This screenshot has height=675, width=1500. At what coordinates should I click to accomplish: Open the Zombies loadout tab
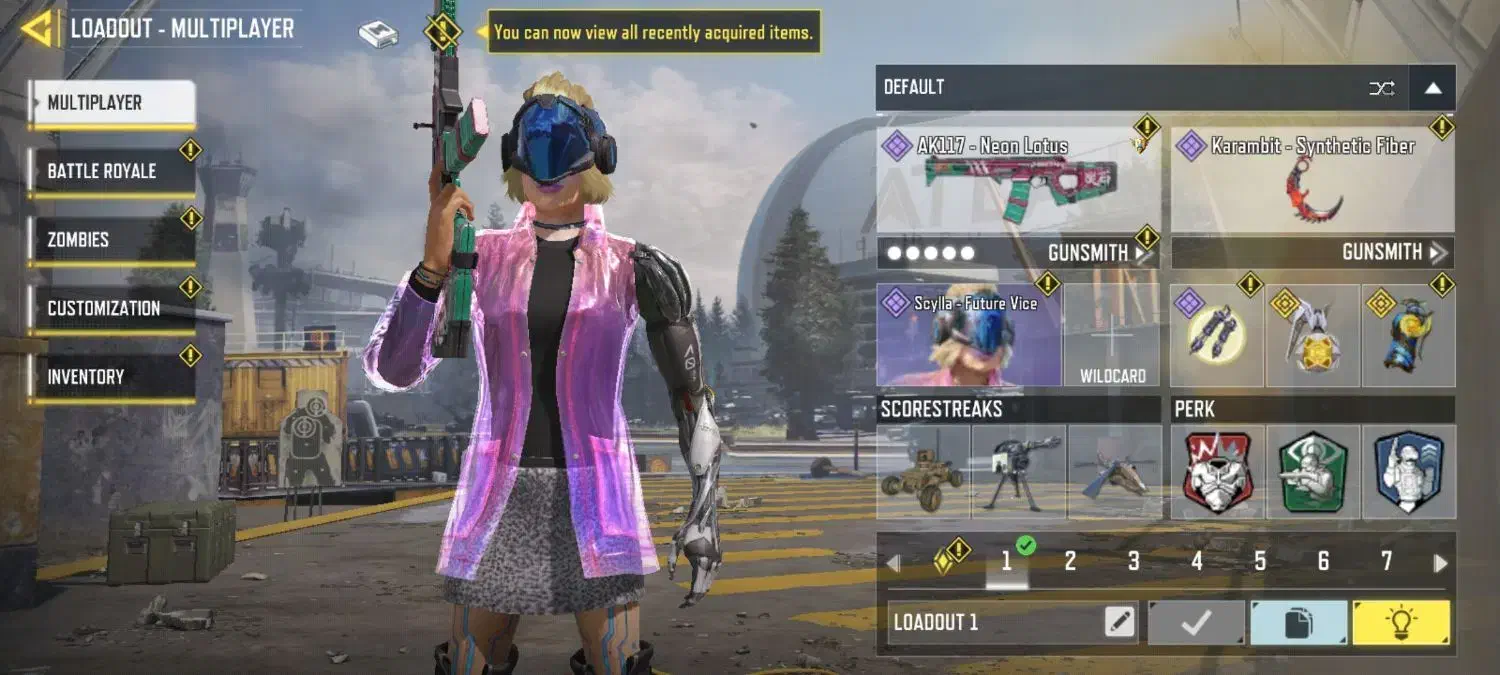click(x=111, y=240)
